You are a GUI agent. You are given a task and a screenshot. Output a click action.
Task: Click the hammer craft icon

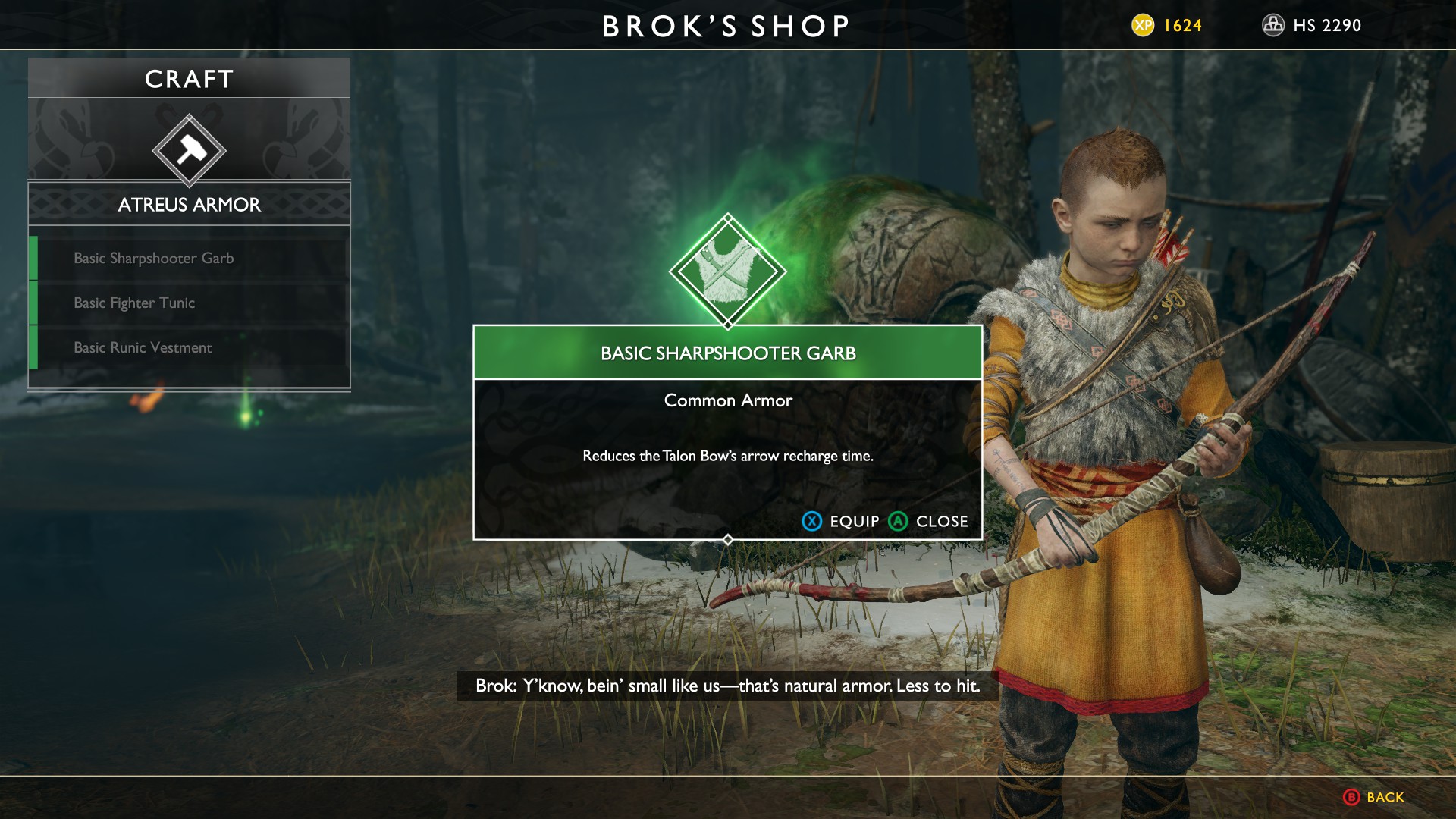(189, 150)
